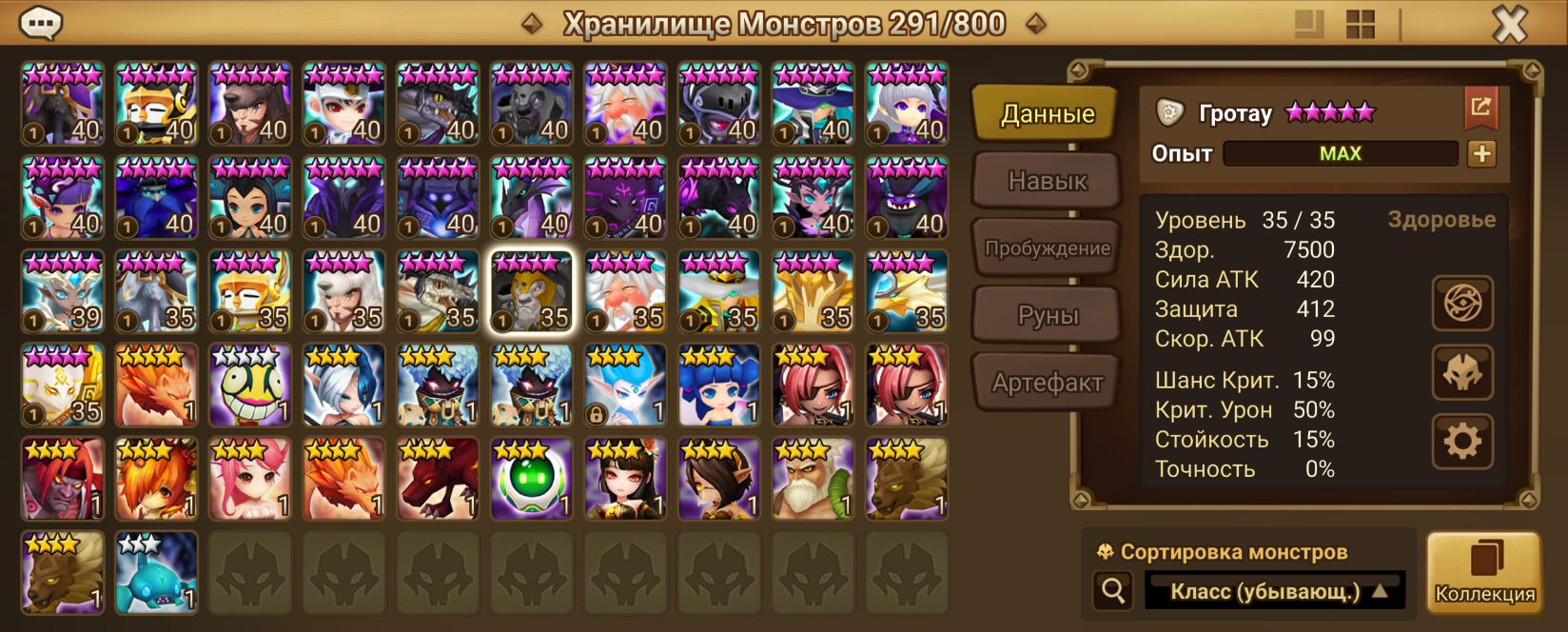Open the Пробуждение tab
This screenshot has height=632, width=1568.
(1047, 248)
